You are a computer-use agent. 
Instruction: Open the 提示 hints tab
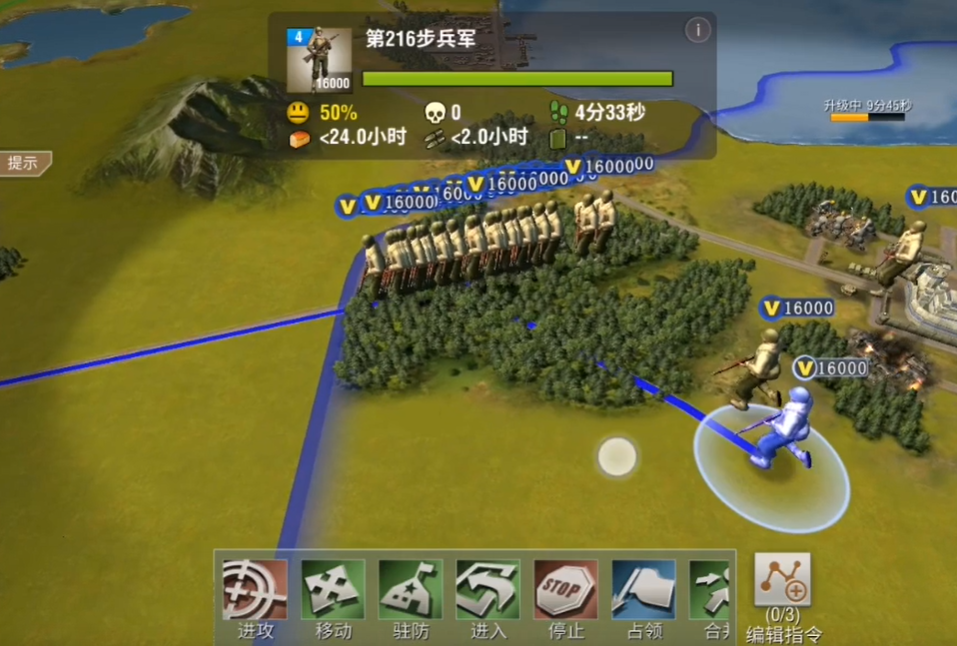[24, 163]
